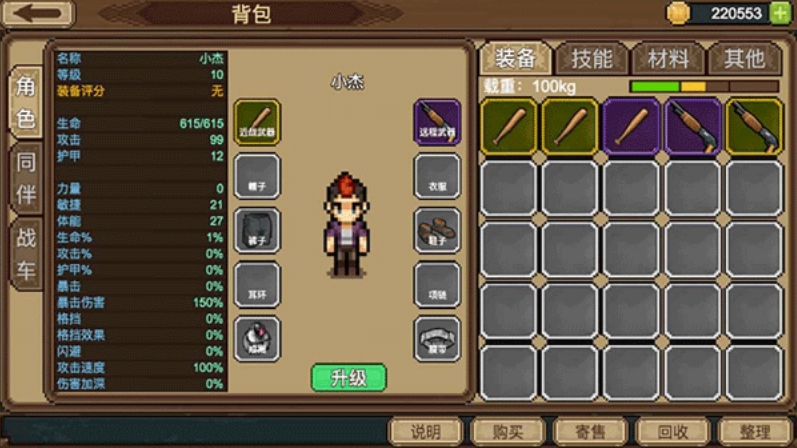The image size is (797, 448).
Task: Select the purple shotgun in inventory
Action: click(692, 127)
